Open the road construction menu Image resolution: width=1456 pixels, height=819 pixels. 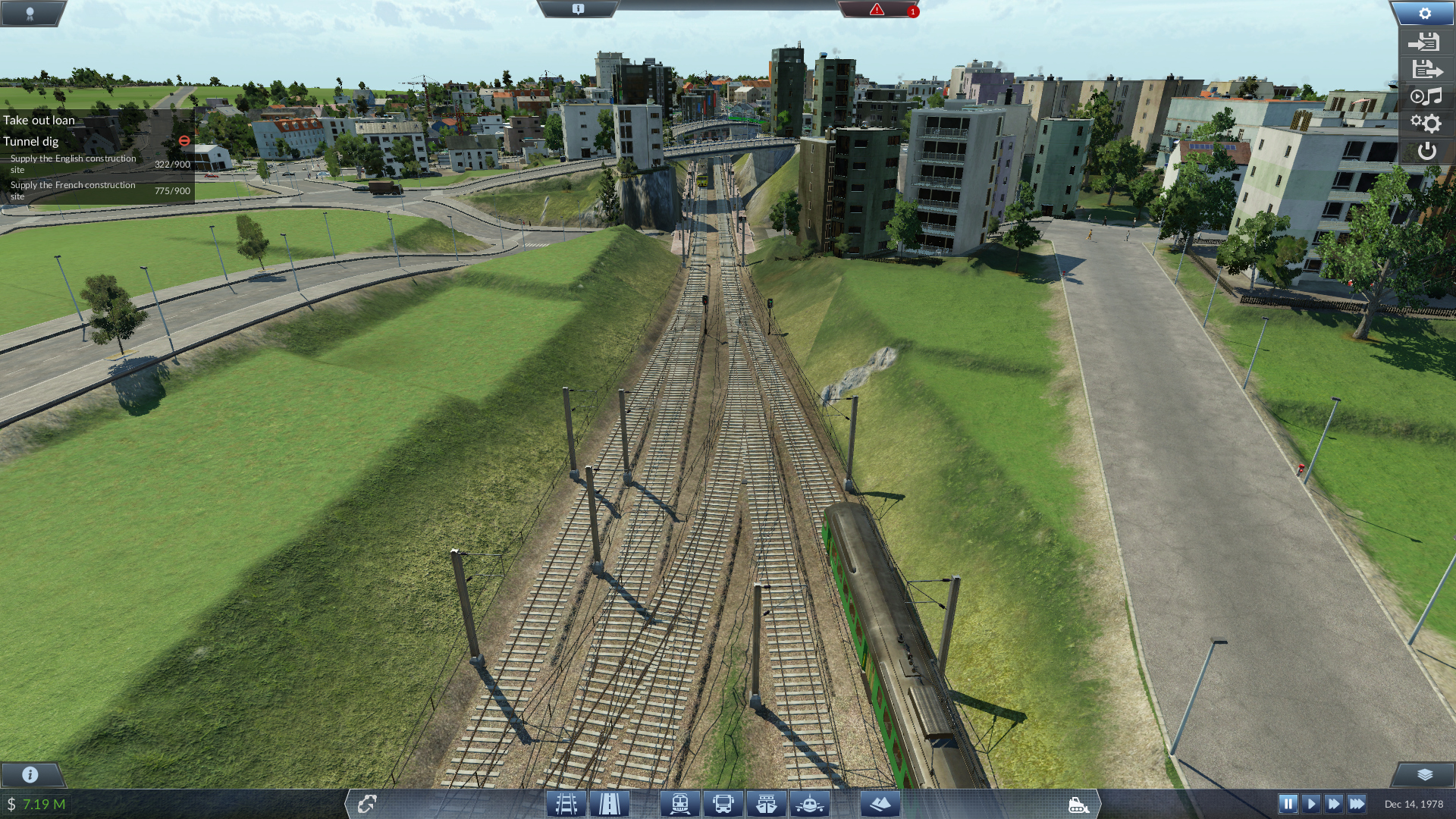coord(610,804)
